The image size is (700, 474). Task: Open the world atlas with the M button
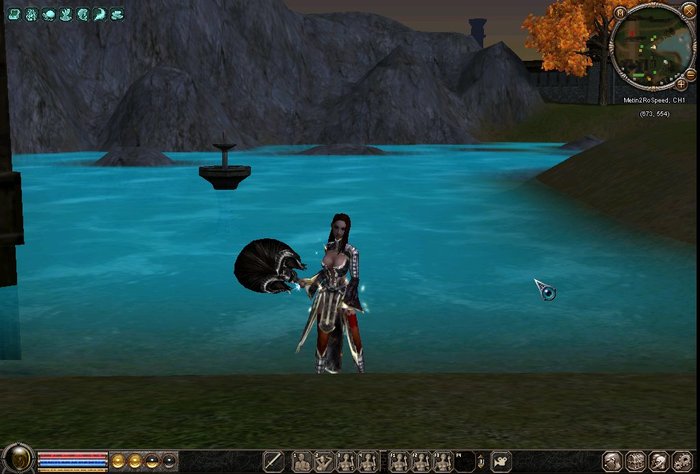pos(621,13)
